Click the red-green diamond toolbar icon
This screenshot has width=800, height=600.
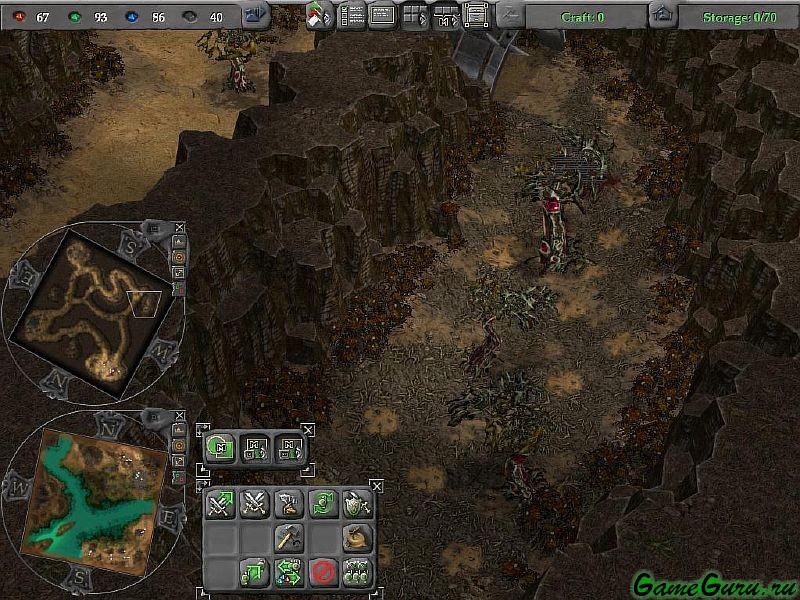coord(320,15)
